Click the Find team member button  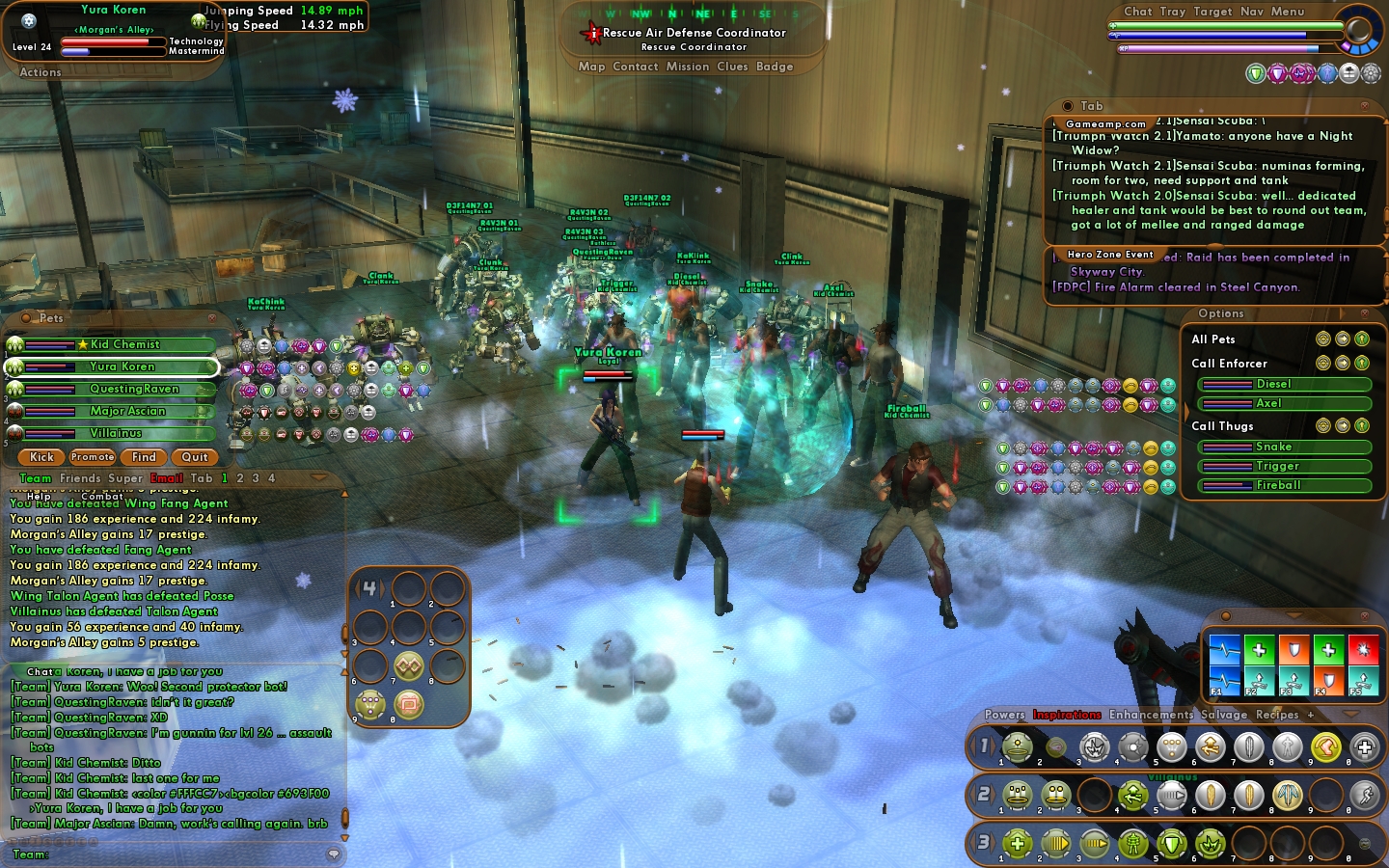144,457
